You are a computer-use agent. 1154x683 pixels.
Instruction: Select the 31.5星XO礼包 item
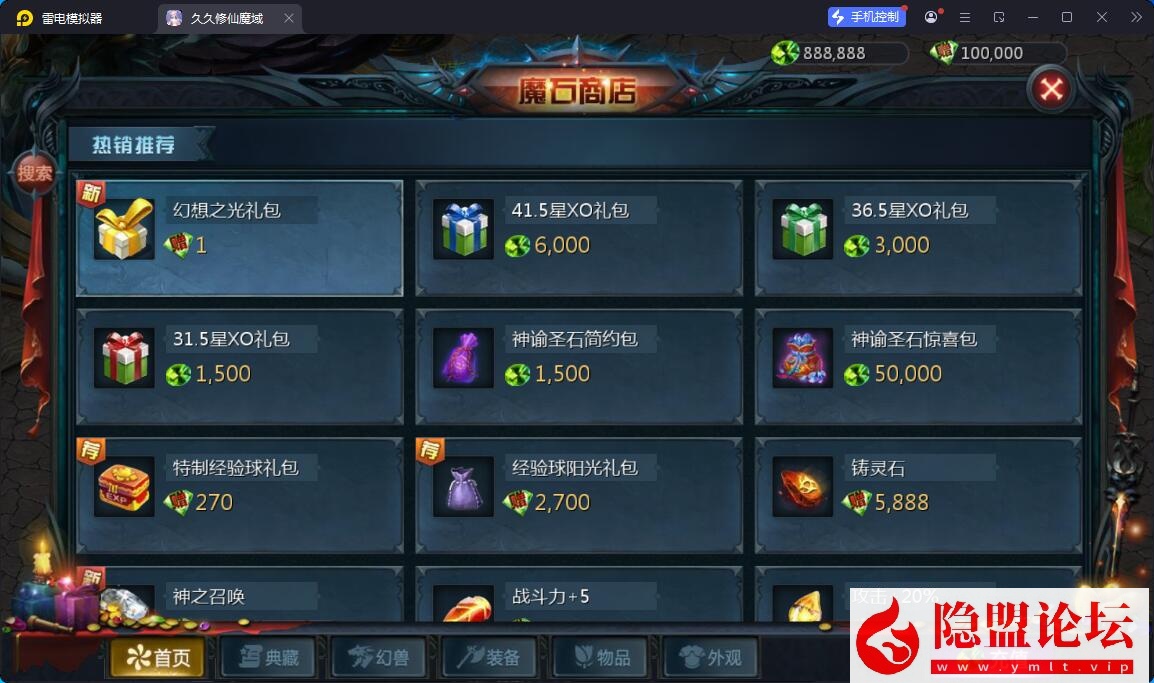pyautogui.click(x=240, y=366)
